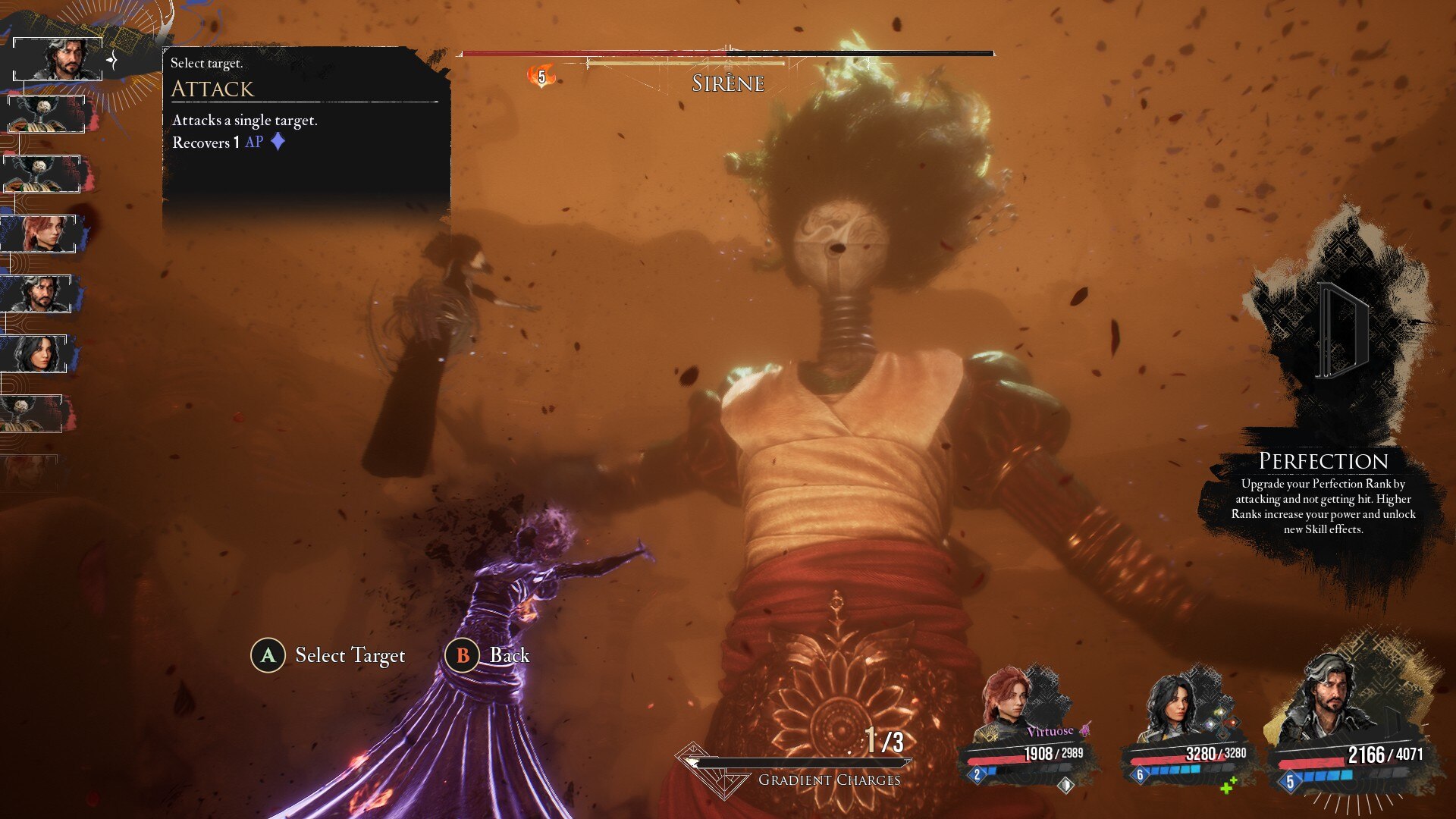This screenshot has height=819, width=1456.
Task: Inspect the burn status icon on Sirène
Action: click(541, 76)
